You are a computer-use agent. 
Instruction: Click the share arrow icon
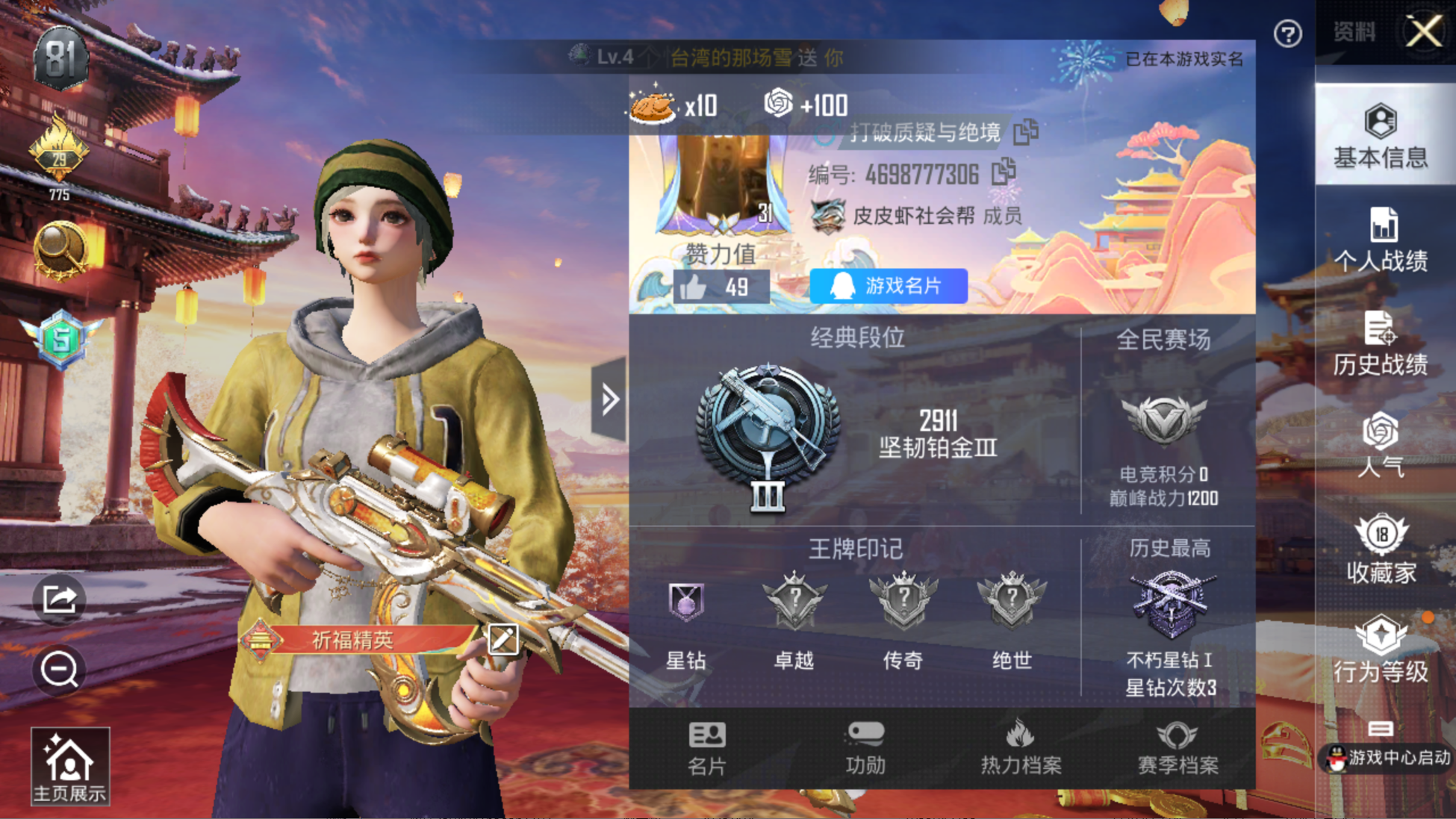[59, 599]
